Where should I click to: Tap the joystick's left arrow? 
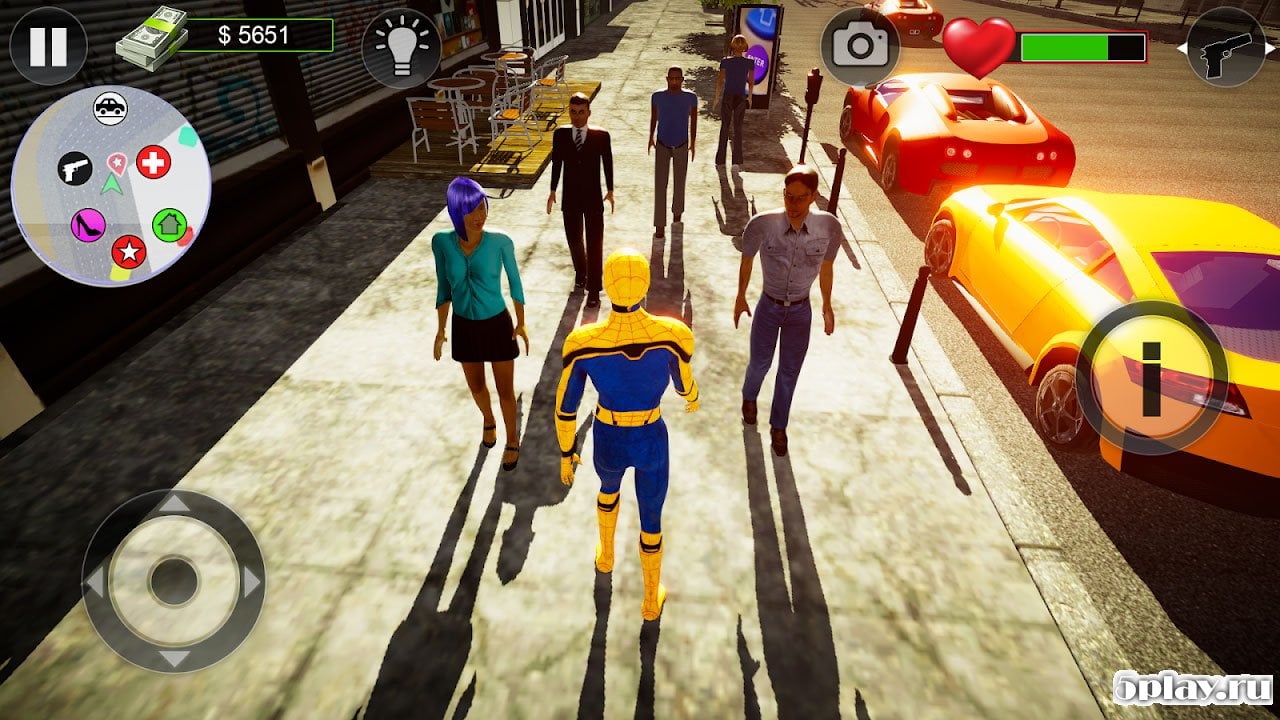(95, 581)
